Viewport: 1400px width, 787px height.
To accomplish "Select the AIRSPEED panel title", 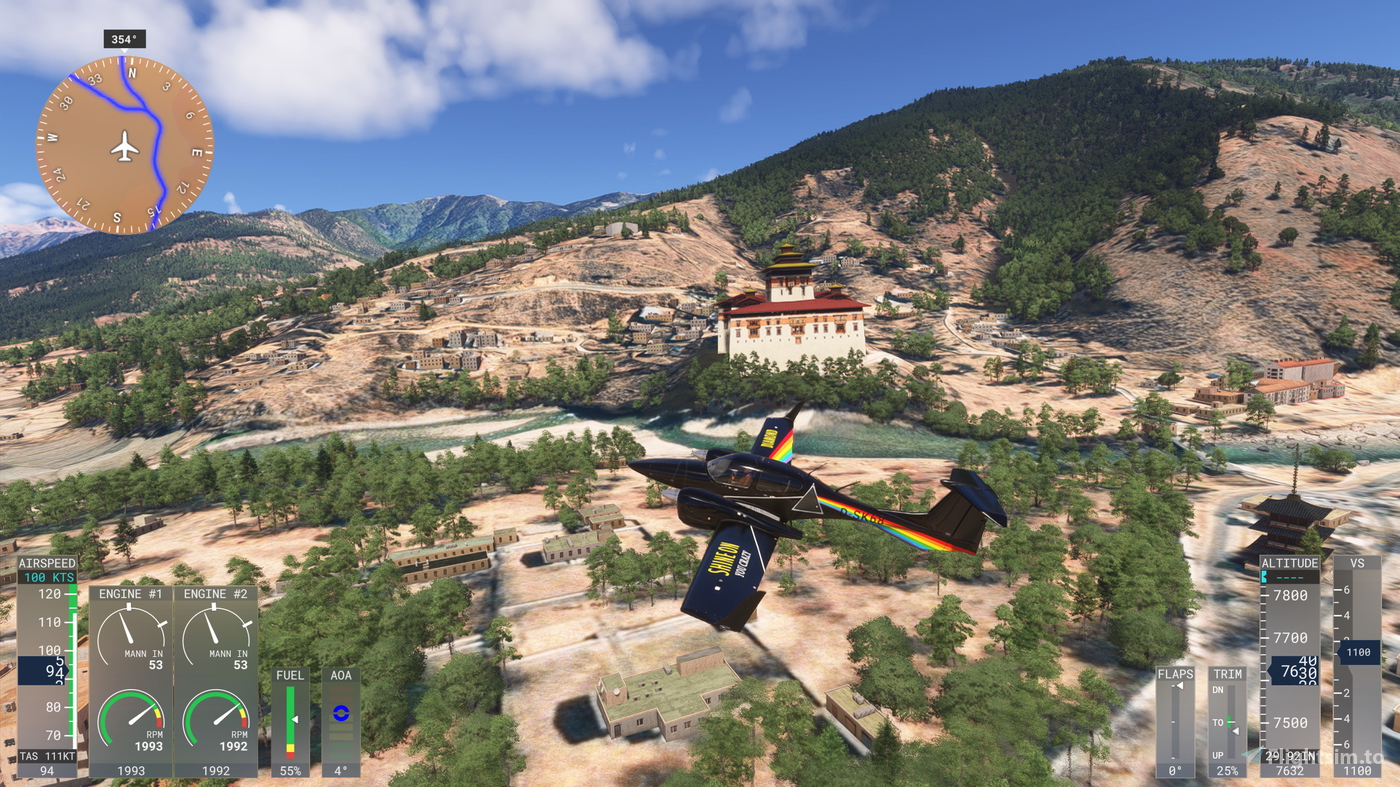I will click(x=46, y=562).
